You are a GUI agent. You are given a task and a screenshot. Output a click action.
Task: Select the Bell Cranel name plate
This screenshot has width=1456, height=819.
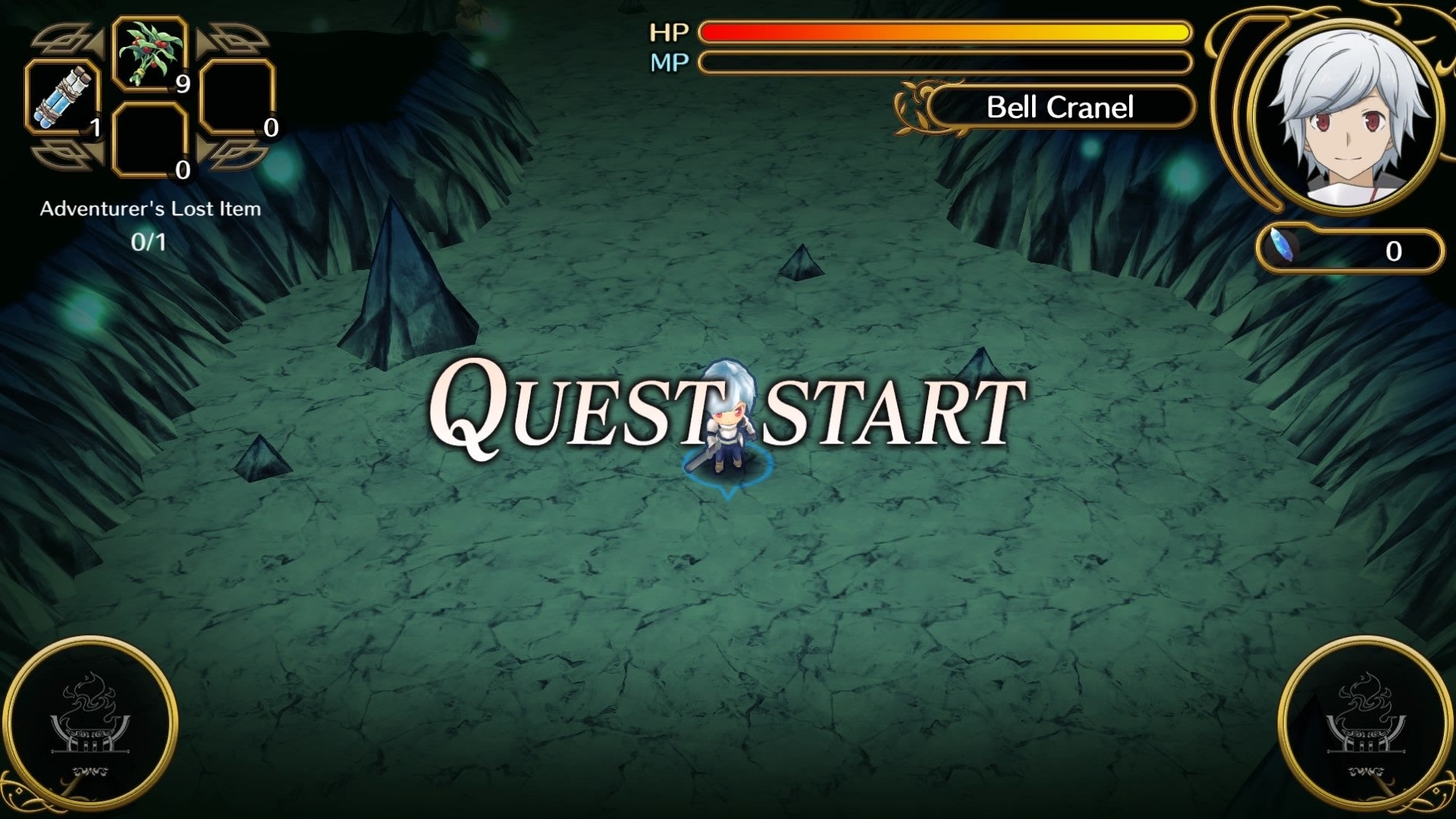coord(1059,108)
